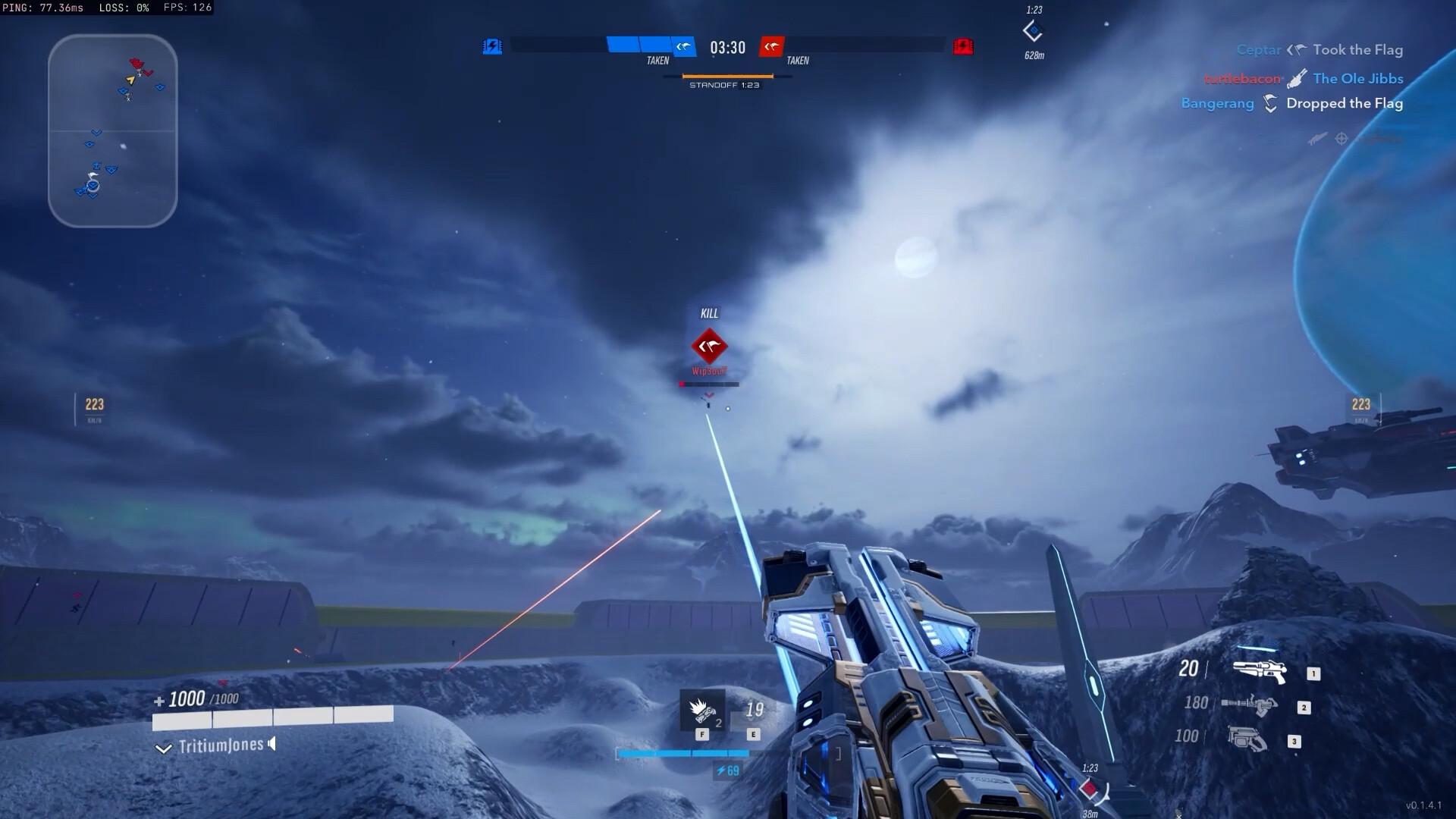Select the primary weapon with 20 ammo
The height and width of the screenshot is (819, 1456).
(x=1259, y=670)
